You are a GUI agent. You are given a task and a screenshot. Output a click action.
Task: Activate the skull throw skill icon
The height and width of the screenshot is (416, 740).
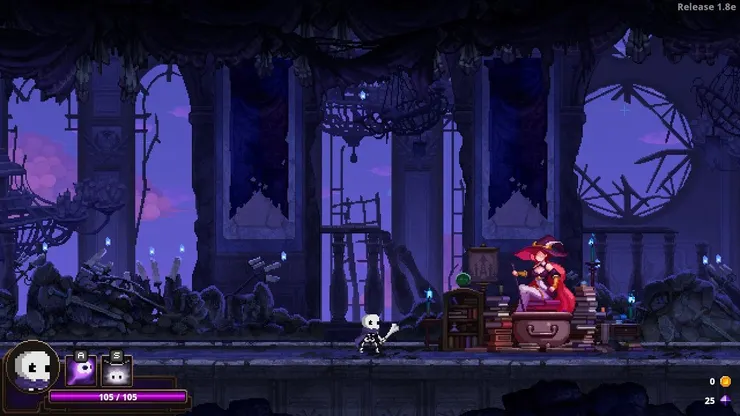(80, 371)
